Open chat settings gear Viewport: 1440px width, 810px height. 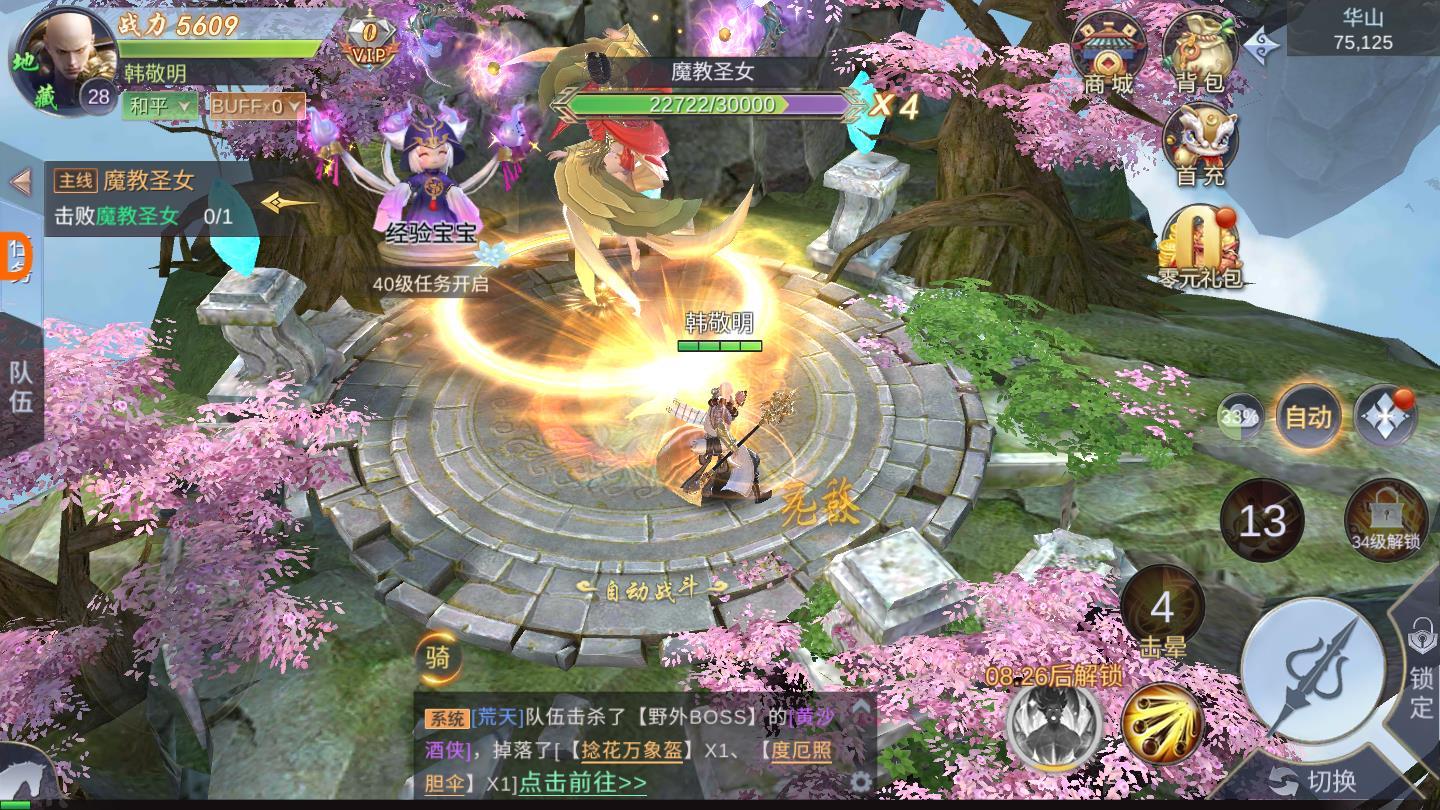(x=860, y=781)
